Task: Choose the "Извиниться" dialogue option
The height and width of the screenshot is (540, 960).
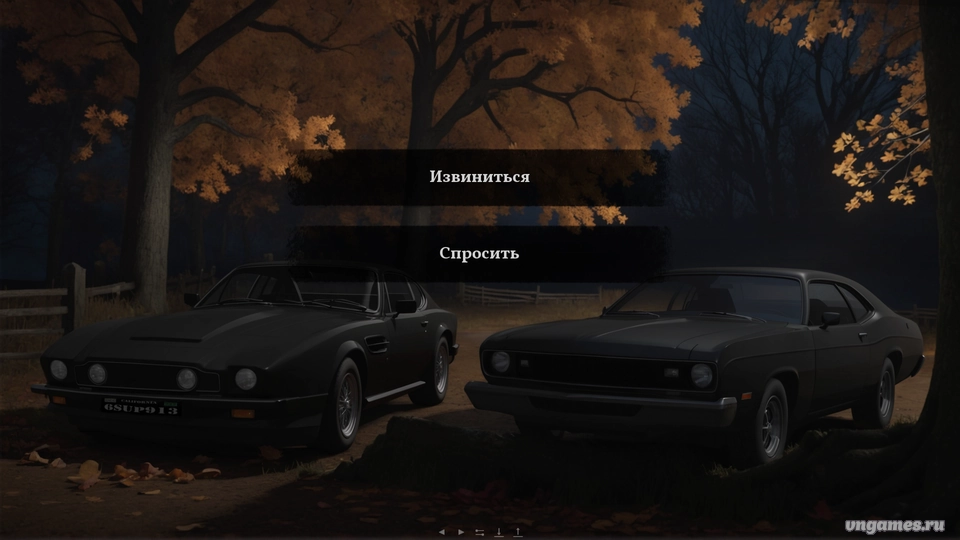Action: [479, 177]
